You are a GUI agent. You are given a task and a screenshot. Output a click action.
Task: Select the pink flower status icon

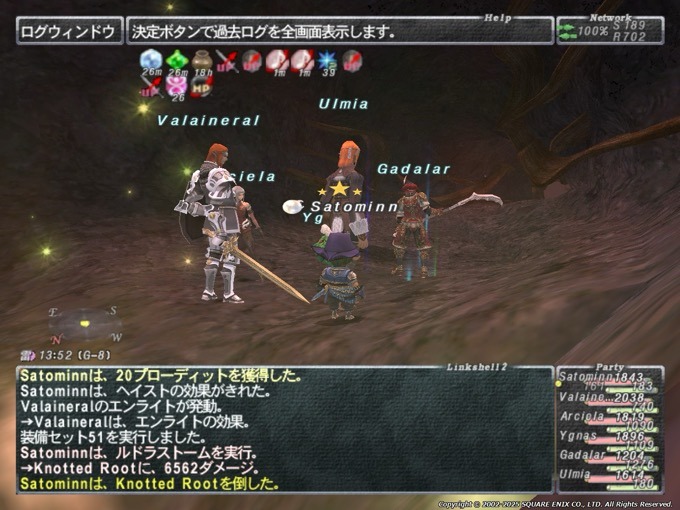click(177, 86)
